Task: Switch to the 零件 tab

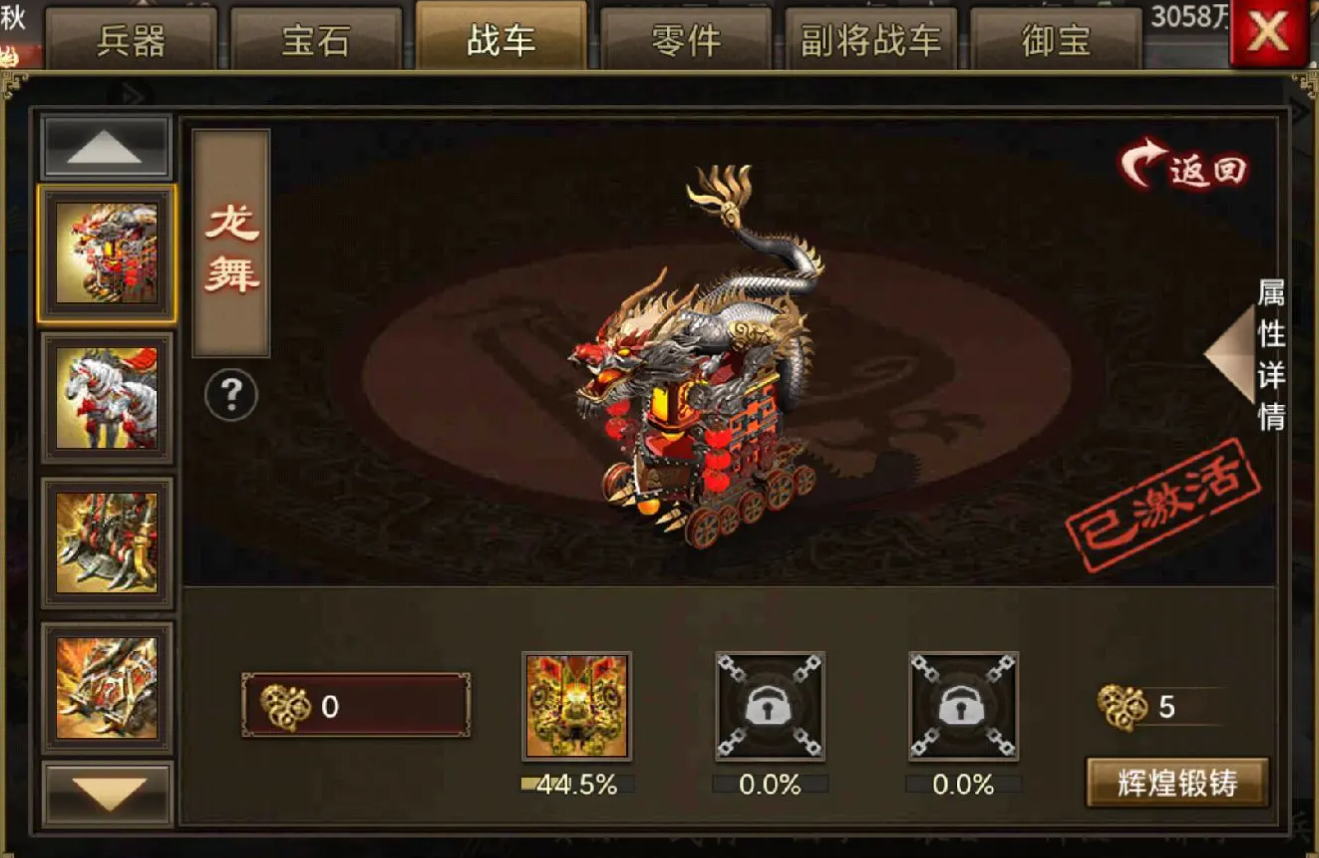Action: (x=686, y=41)
